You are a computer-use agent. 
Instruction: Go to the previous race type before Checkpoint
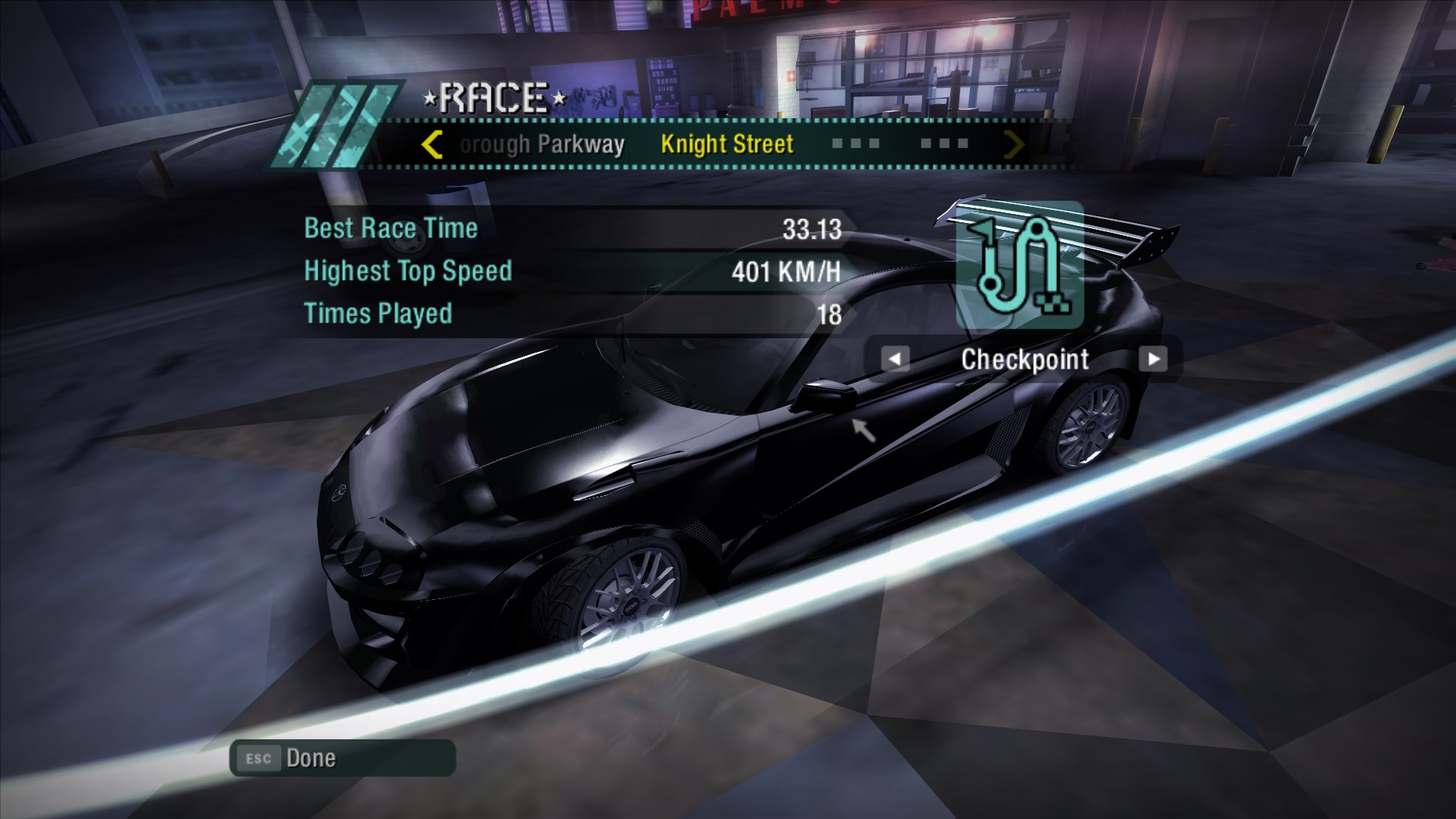[895, 359]
